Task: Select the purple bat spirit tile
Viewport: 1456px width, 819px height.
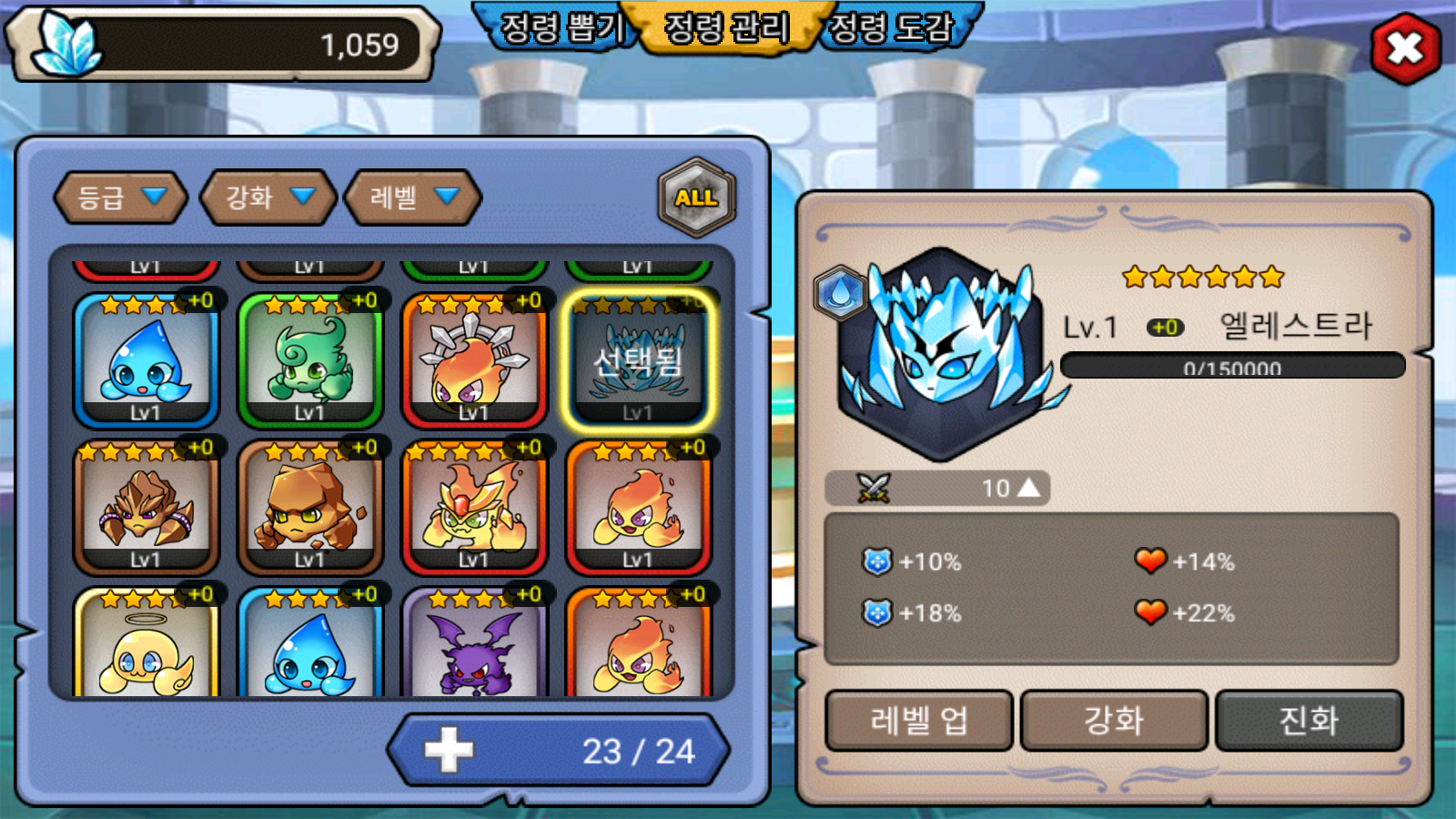Action: click(x=473, y=644)
